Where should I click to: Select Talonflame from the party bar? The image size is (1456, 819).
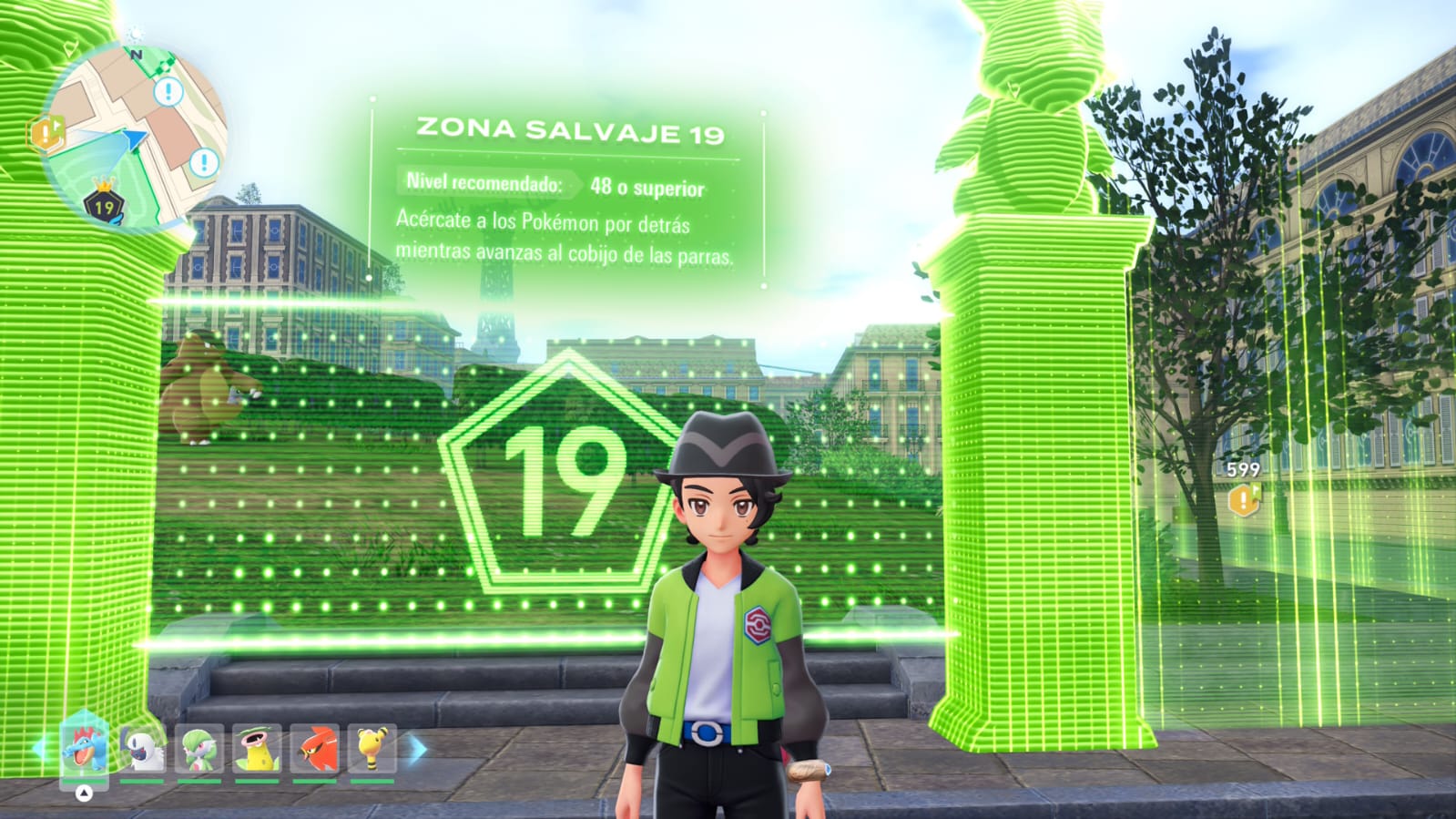click(314, 749)
